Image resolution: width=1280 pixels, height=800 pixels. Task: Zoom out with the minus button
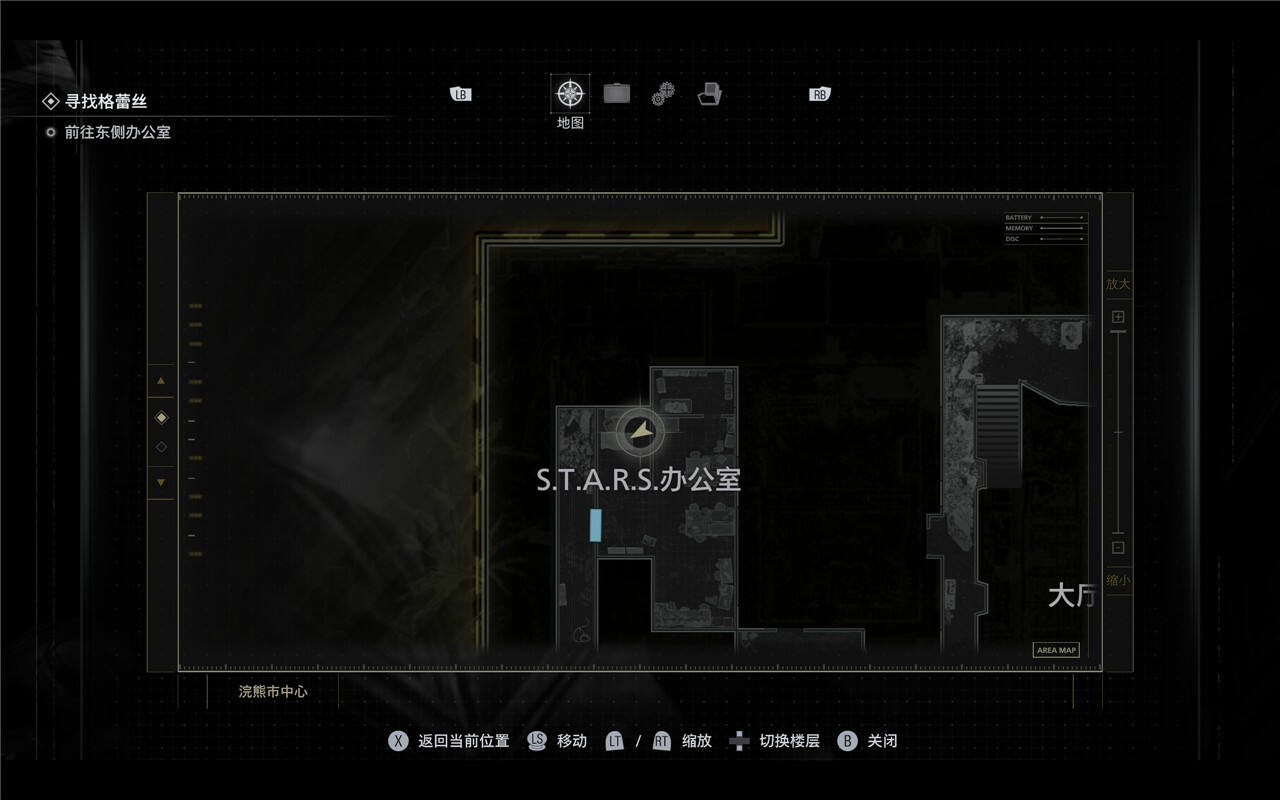[x=1118, y=547]
